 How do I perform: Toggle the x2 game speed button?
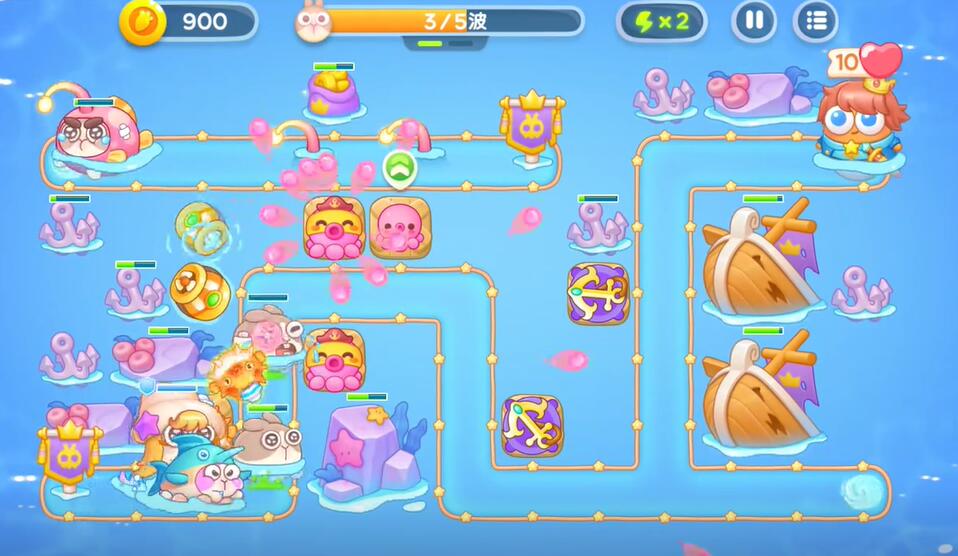click(662, 21)
